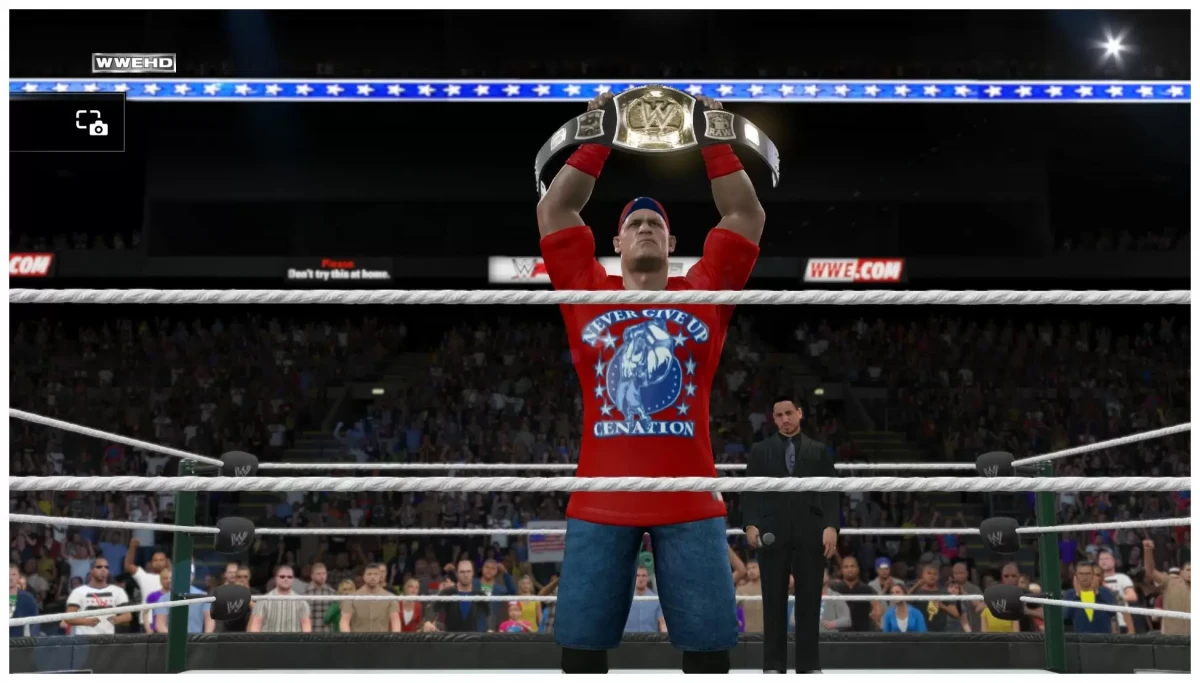Click the screenshot capture camera icon
1200x683 pixels.
pos(91,123)
